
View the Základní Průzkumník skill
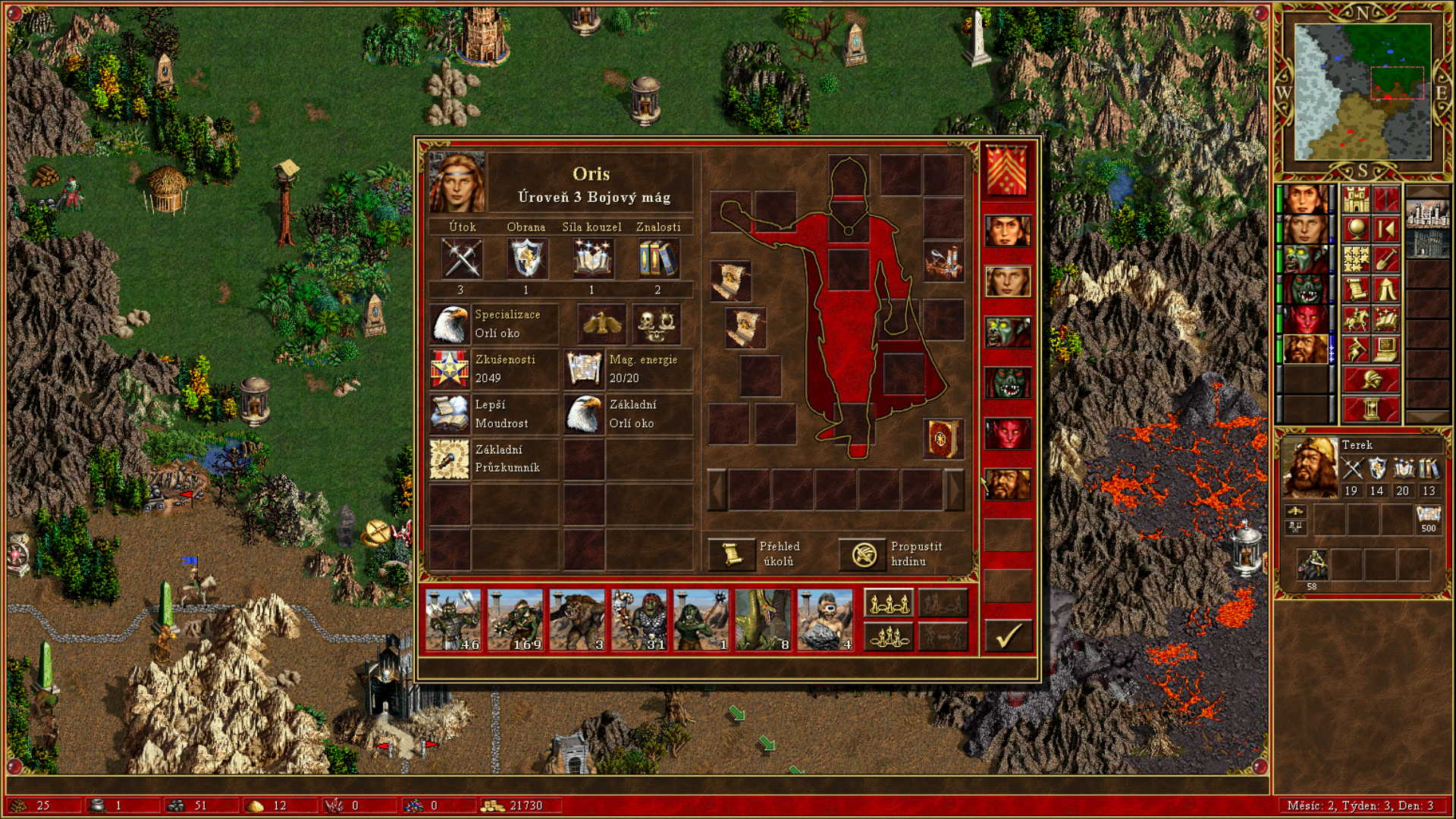[450, 459]
